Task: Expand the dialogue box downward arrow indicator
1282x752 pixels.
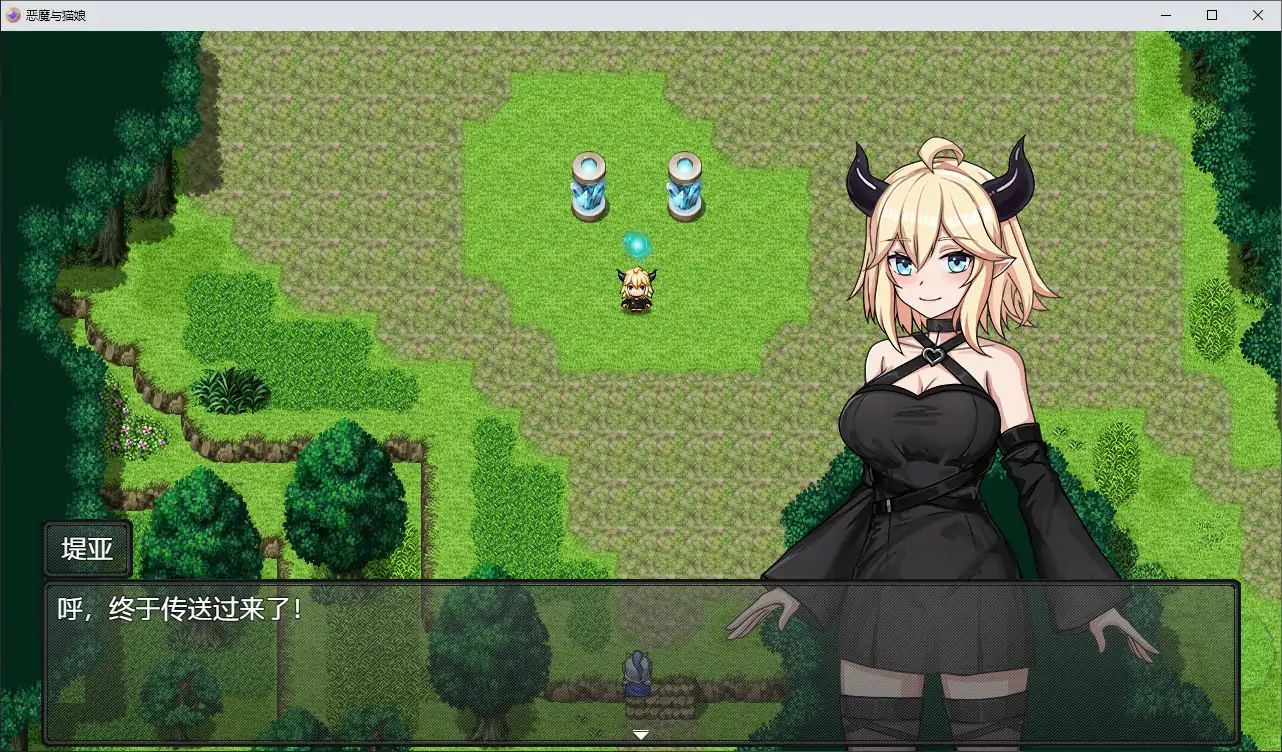Action: [640, 733]
